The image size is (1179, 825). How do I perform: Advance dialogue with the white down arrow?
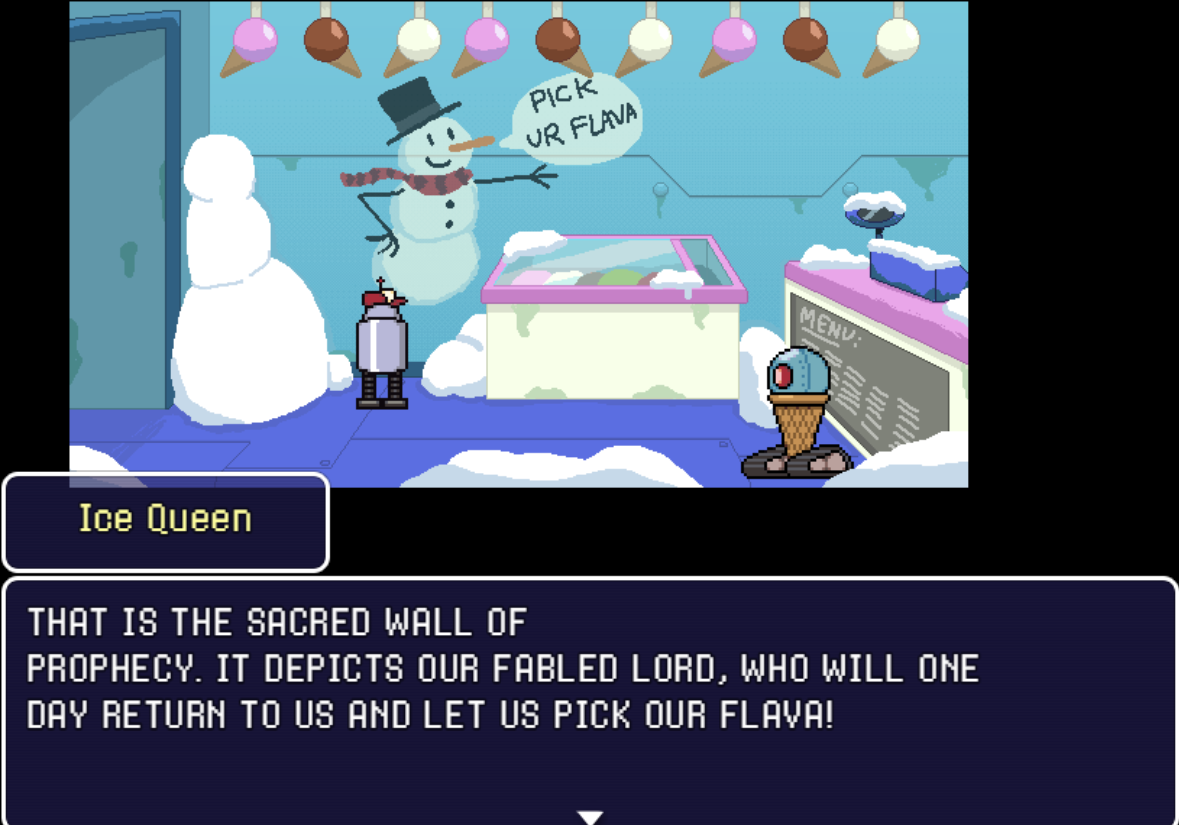[x=590, y=817]
